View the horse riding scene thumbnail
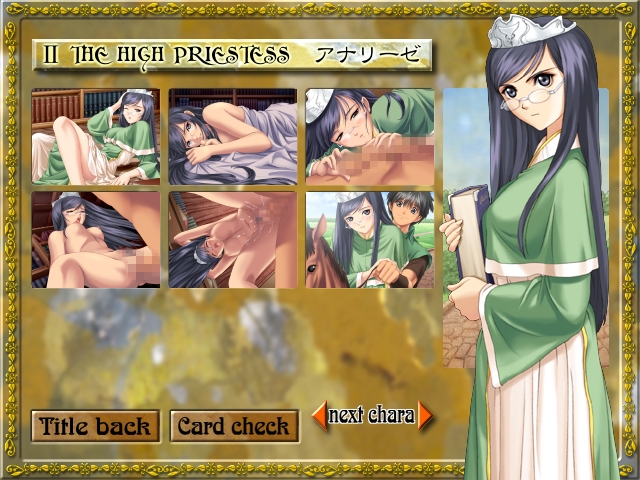 click(x=370, y=240)
